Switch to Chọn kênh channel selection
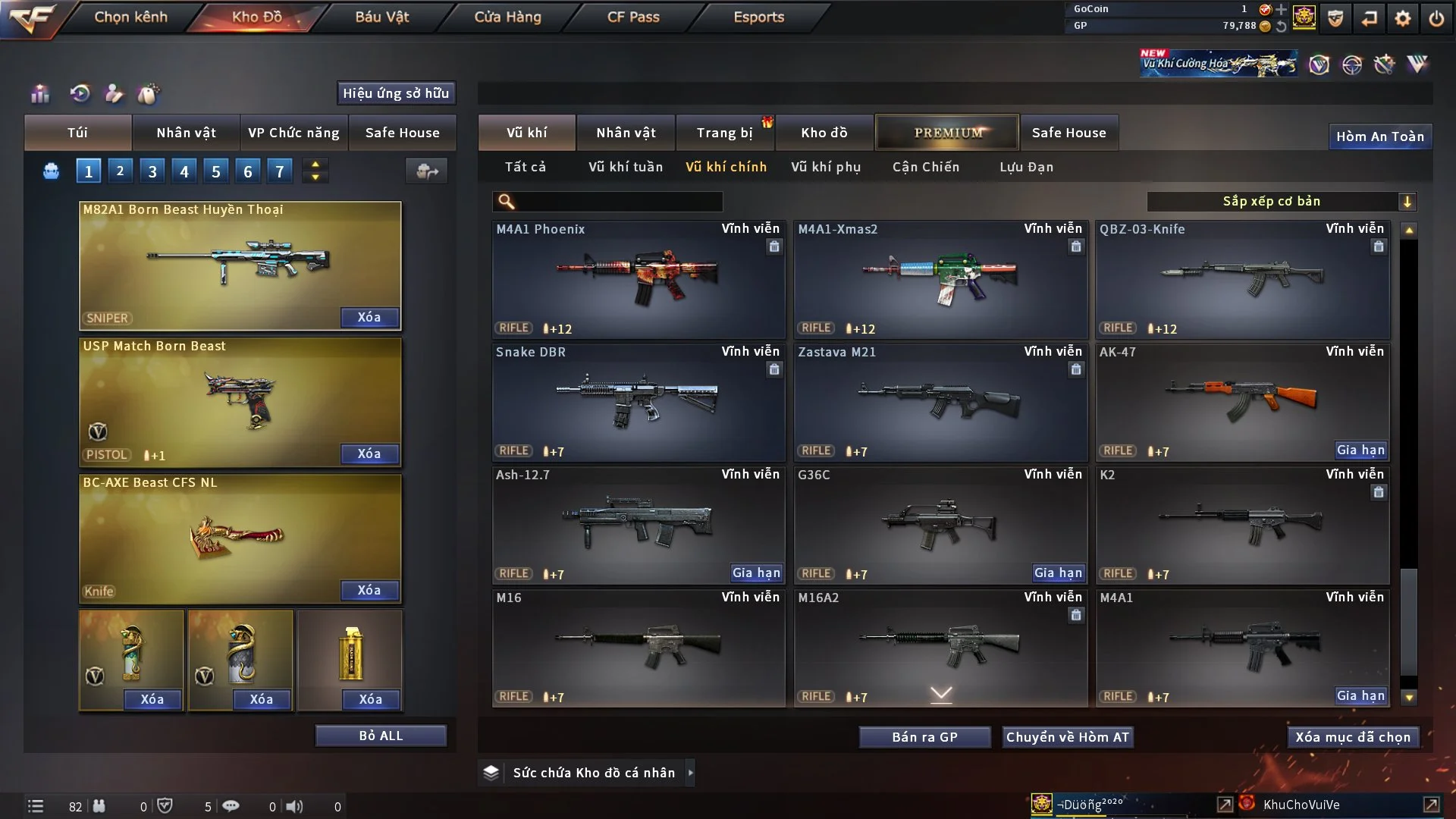The height and width of the screenshot is (819, 1456). (x=130, y=17)
